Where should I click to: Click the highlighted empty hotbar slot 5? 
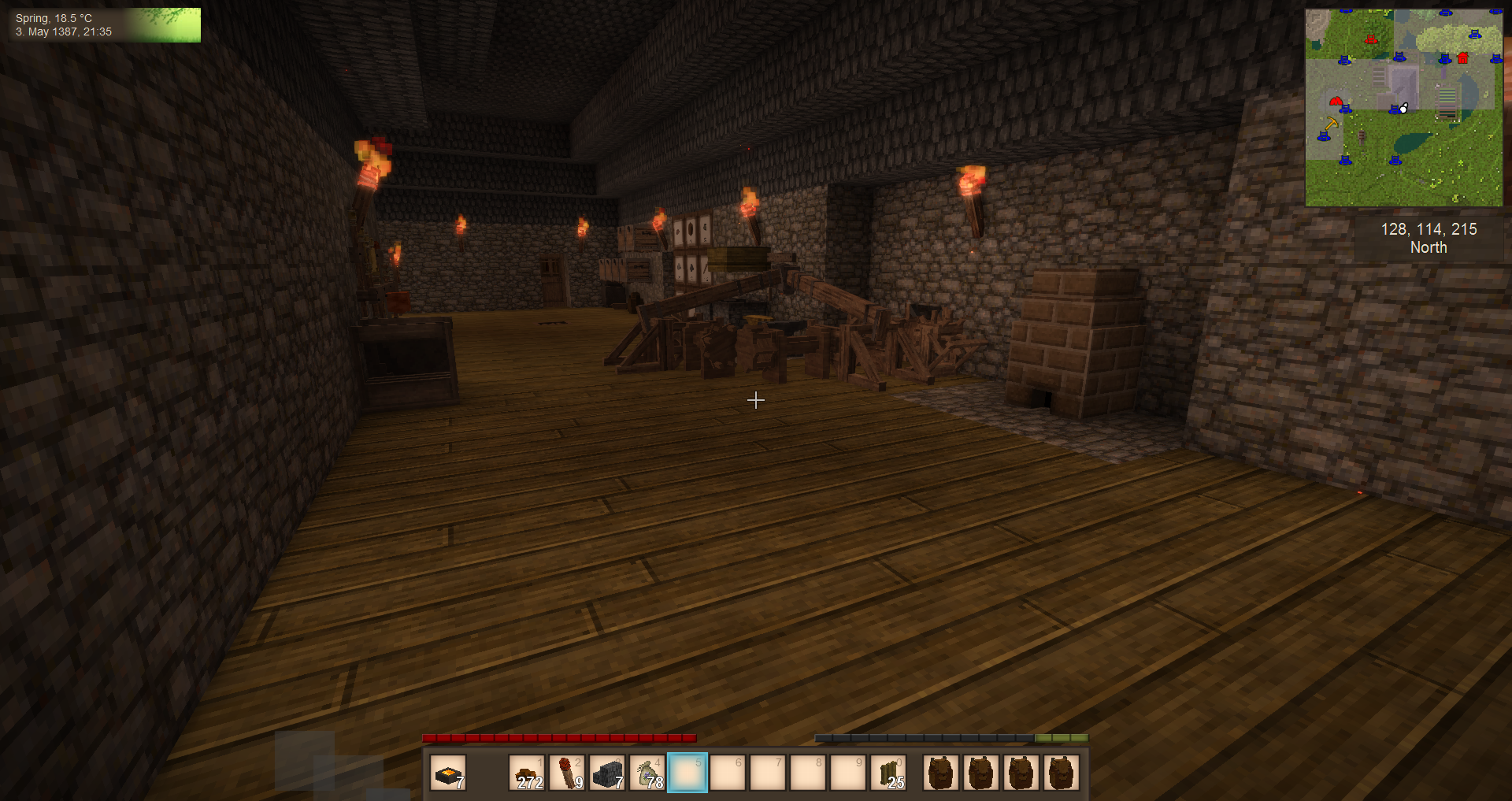click(687, 773)
